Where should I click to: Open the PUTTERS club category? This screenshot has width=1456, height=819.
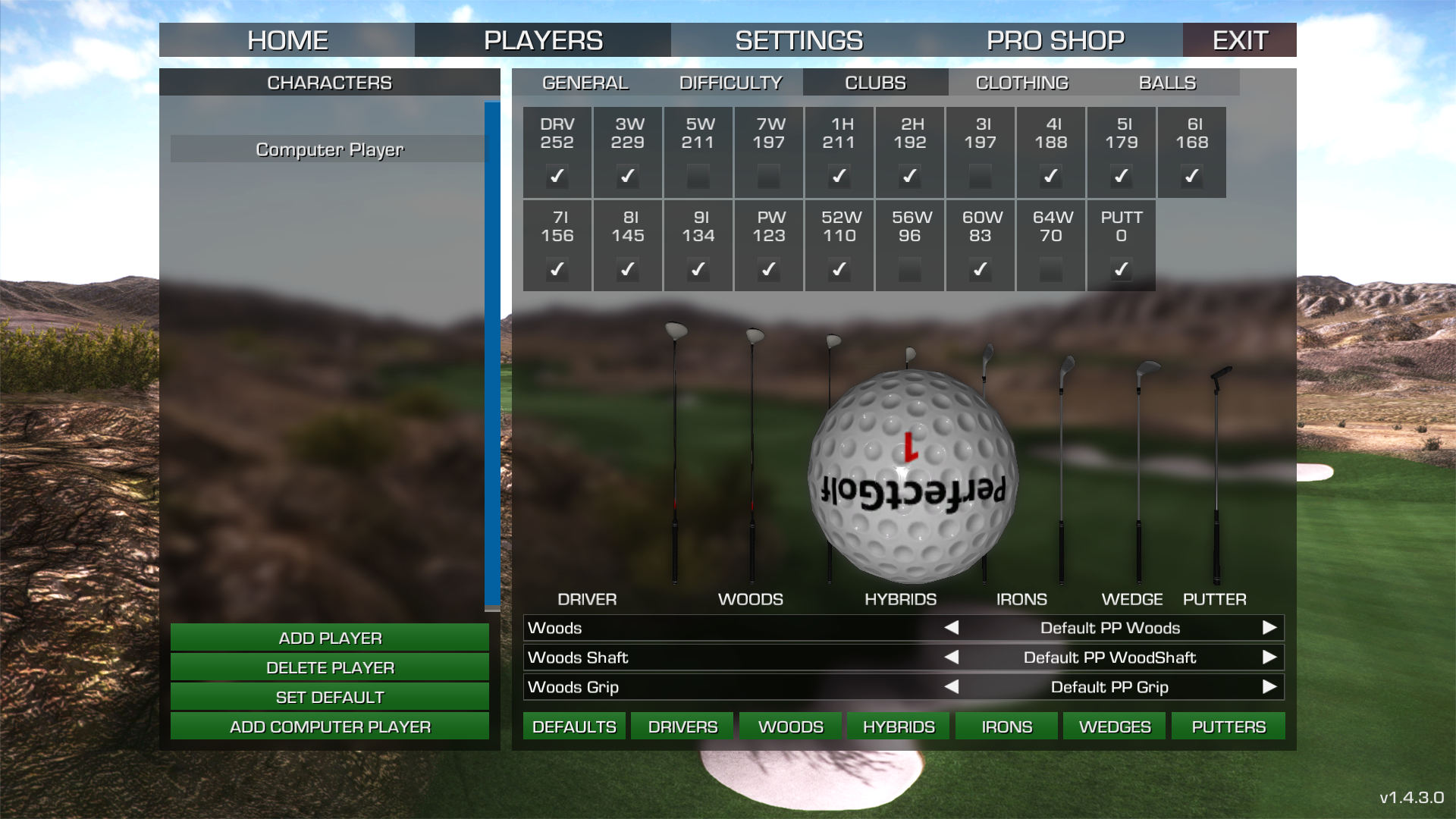click(1228, 726)
